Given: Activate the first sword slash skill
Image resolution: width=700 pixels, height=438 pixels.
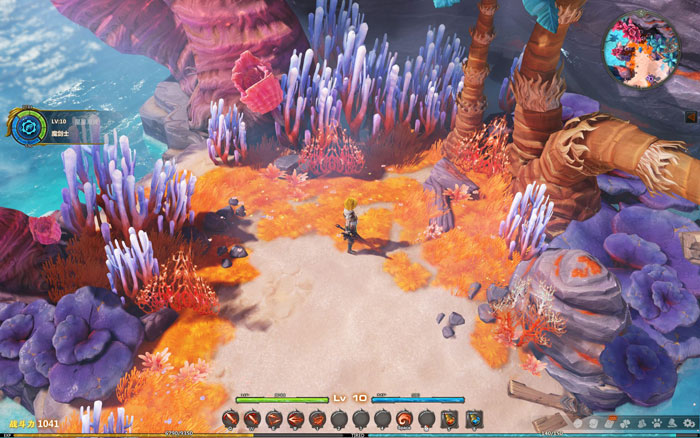Looking at the screenshot, I should (x=230, y=419).
